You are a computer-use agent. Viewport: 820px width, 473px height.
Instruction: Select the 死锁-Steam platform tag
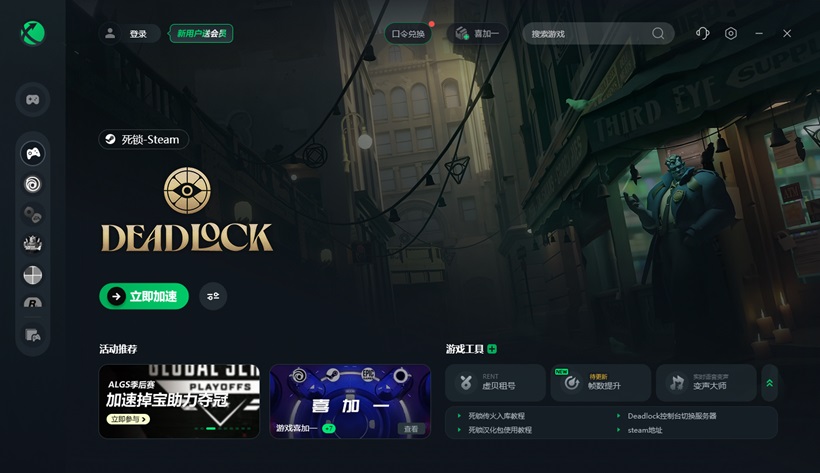pyautogui.click(x=143, y=140)
